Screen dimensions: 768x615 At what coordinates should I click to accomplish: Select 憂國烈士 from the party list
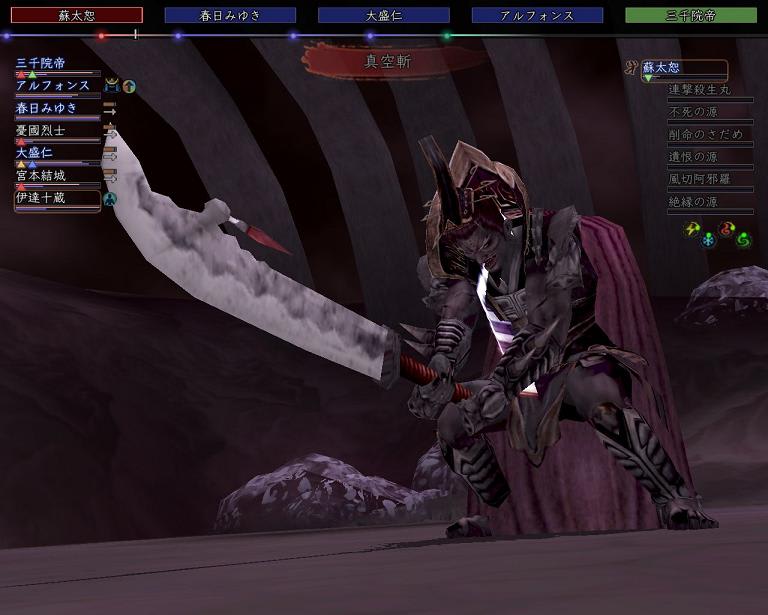(41, 131)
